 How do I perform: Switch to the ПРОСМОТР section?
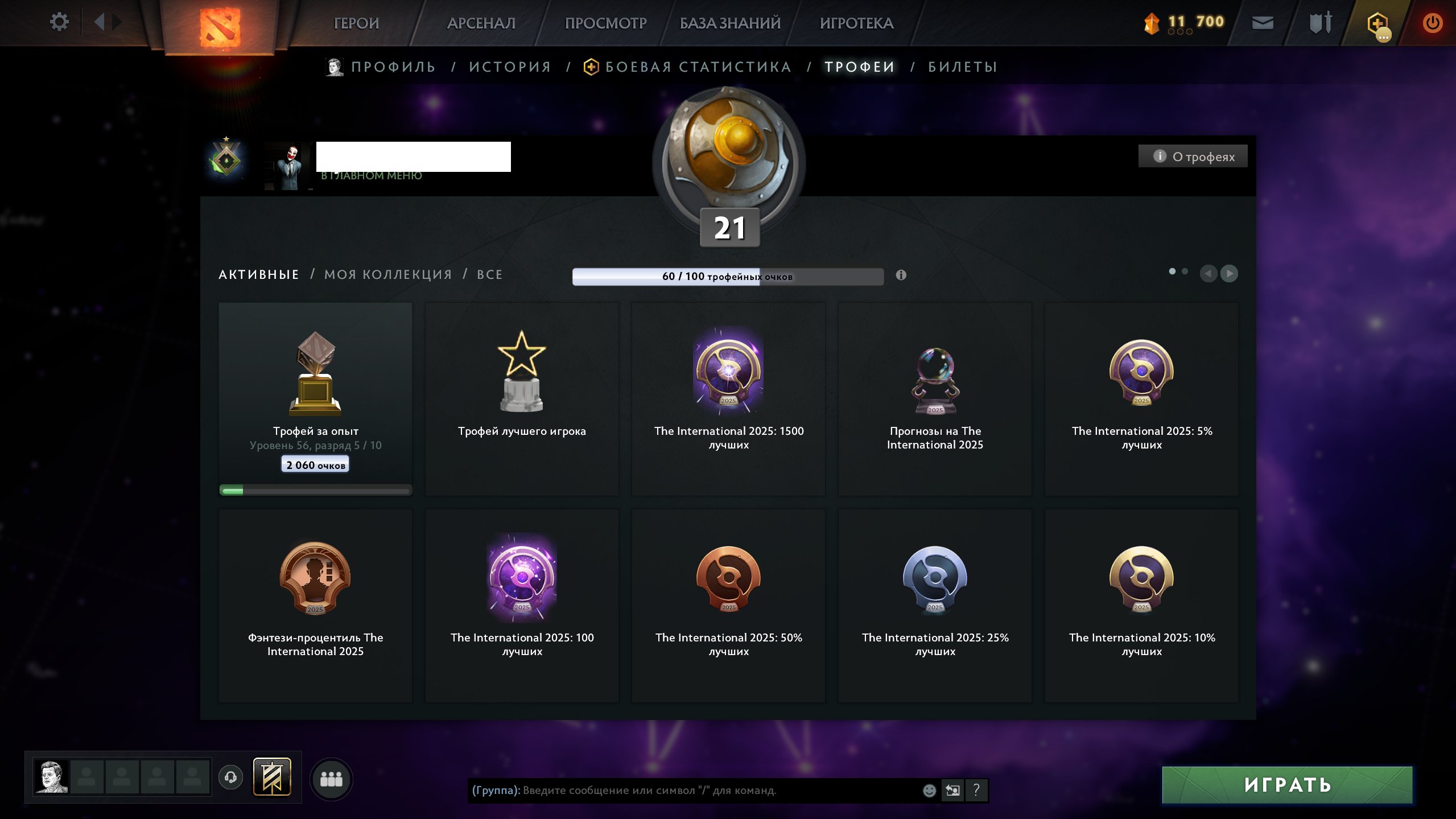[x=605, y=23]
